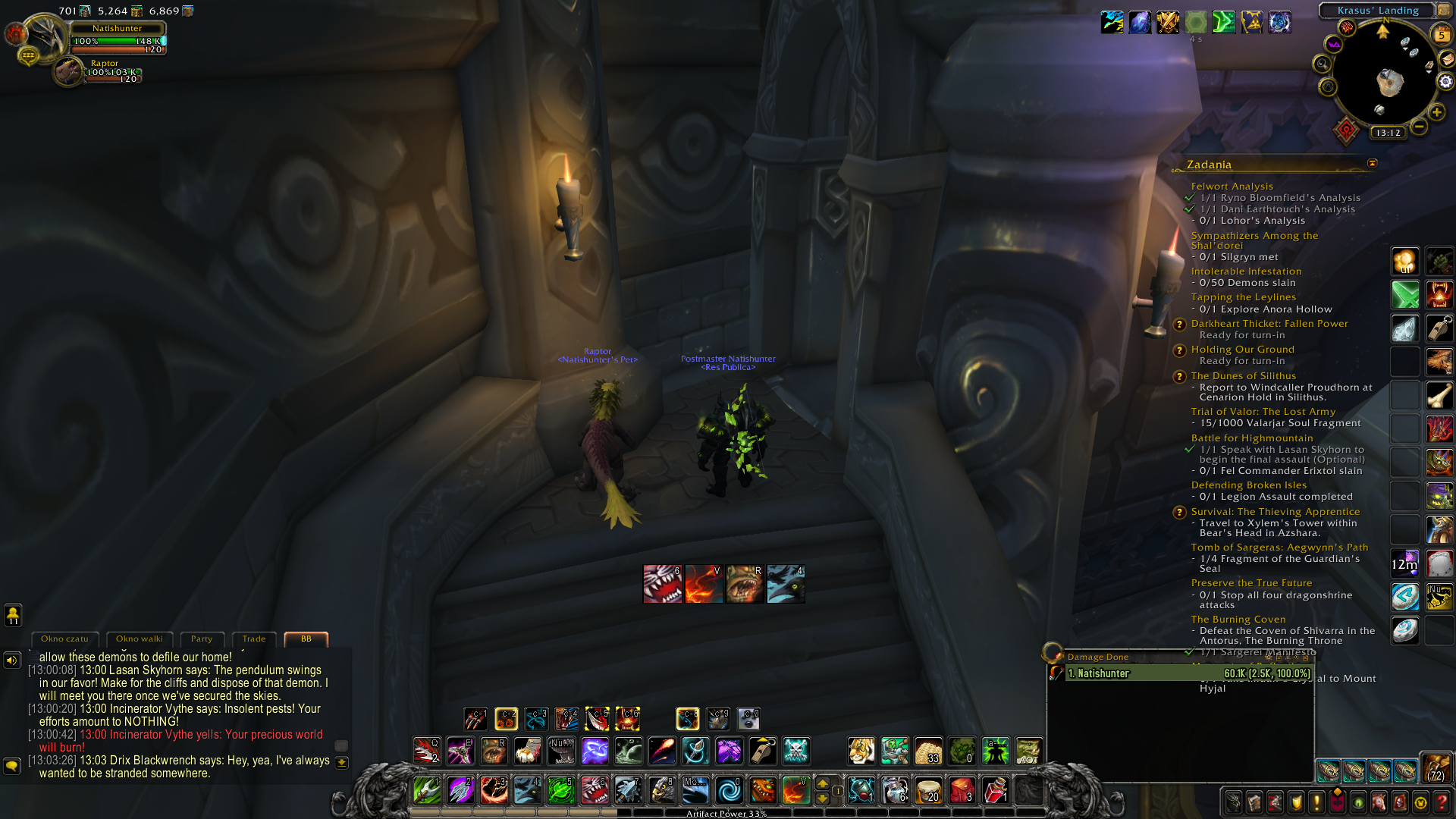Select the Okno walki combat log tab
The width and height of the screenshot is (1456, 819).
(140, 639)
